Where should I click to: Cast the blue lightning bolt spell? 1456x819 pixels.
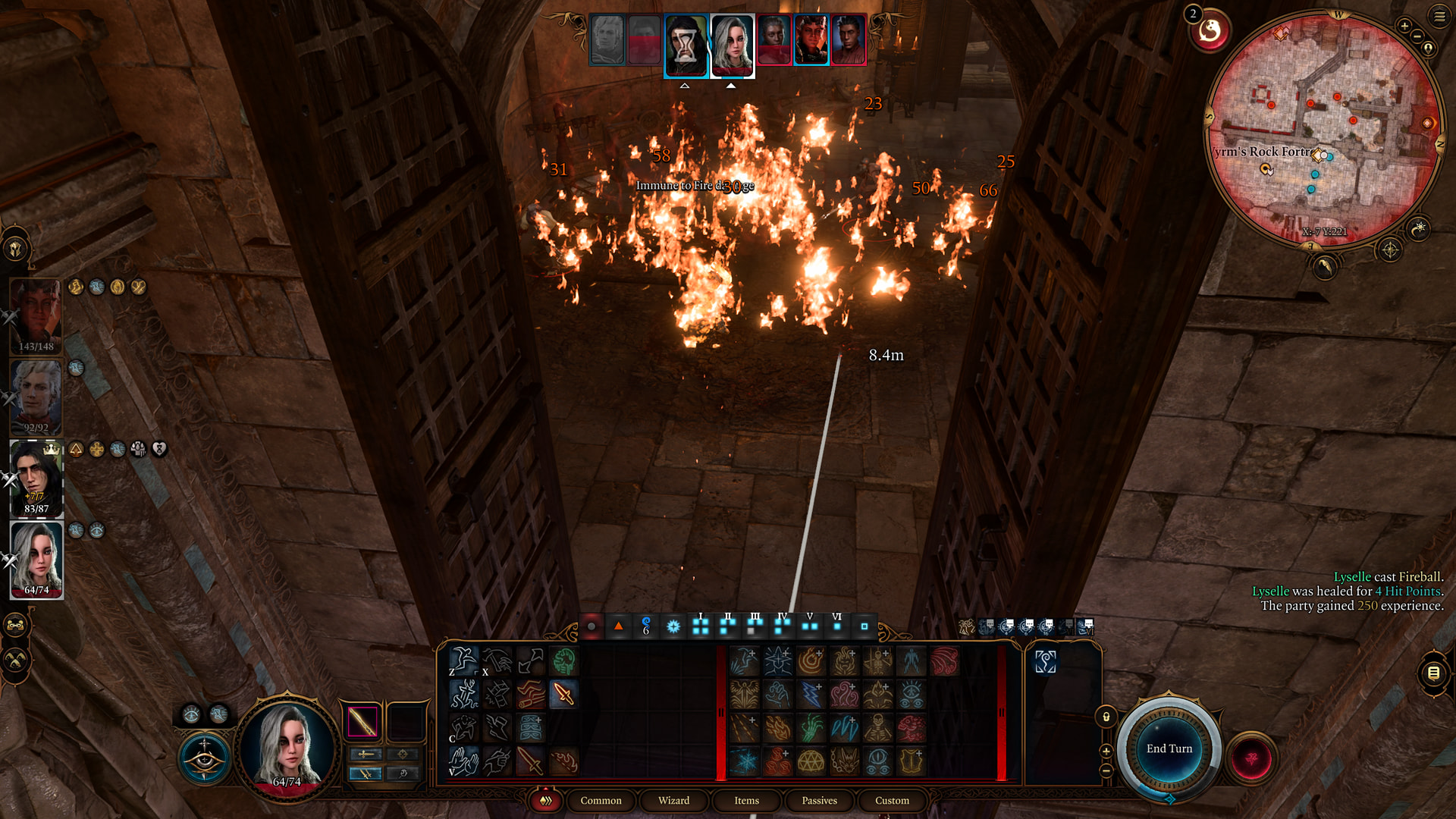pyautogui.click(x=811, y=694)
